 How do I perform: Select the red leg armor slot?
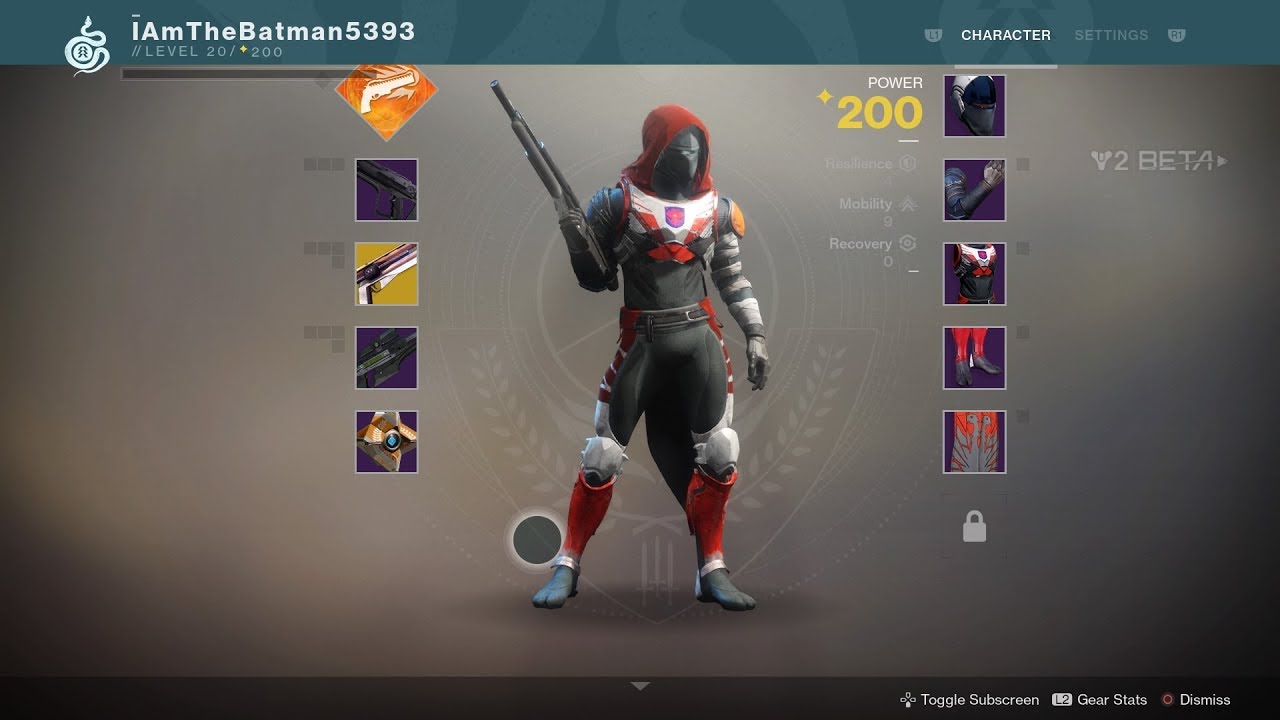[x=974, y=358]
